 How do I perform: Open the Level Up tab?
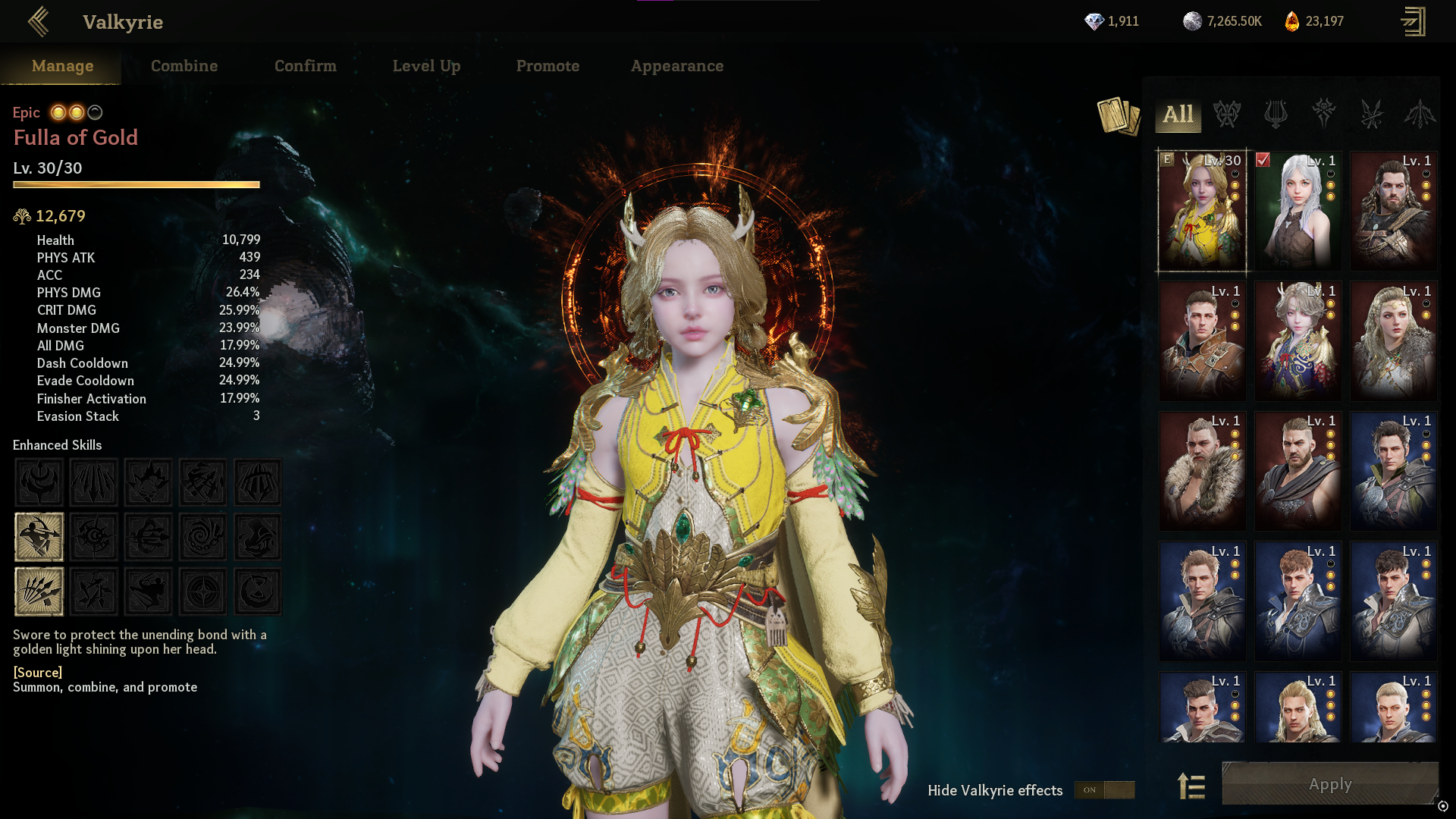tap(426, 66)
